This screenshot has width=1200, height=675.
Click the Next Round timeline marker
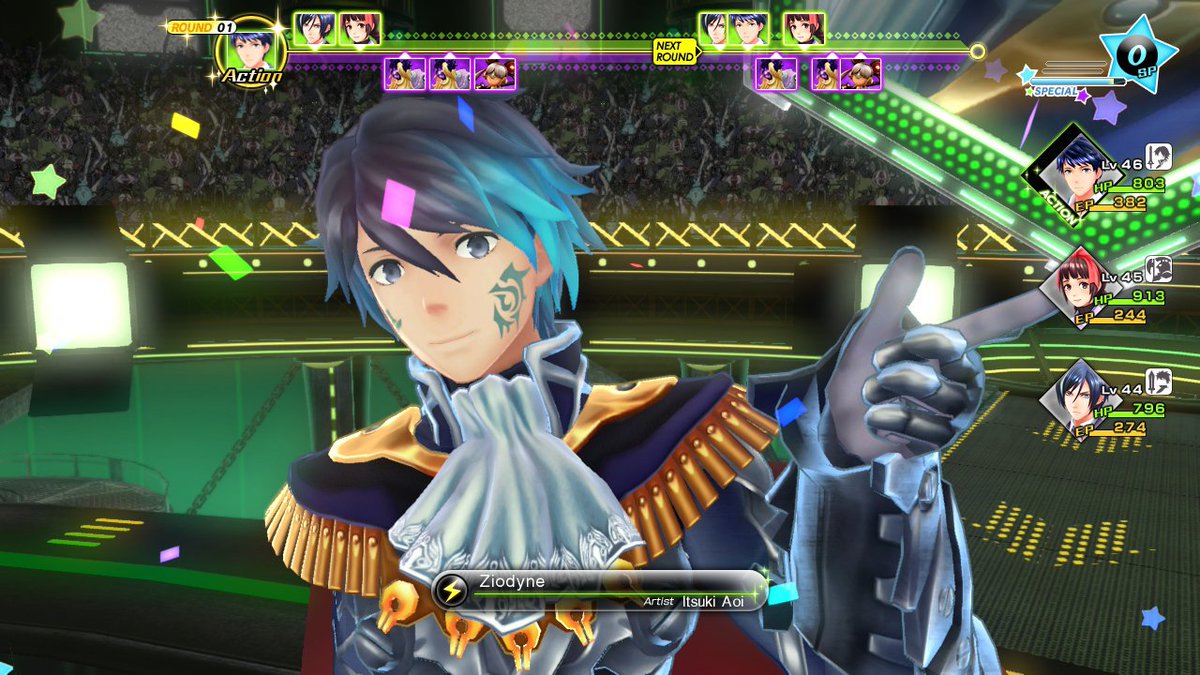[674, 51]
